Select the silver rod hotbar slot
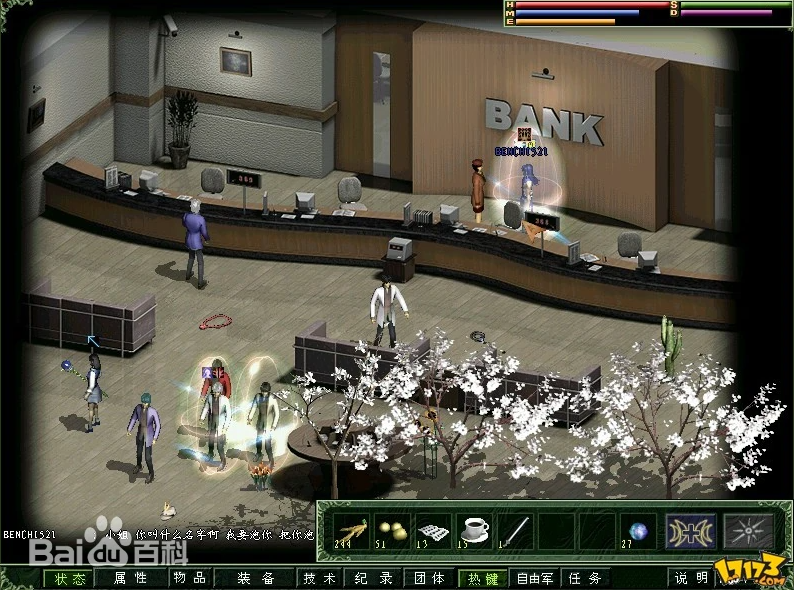 click(x=513, y=530)
